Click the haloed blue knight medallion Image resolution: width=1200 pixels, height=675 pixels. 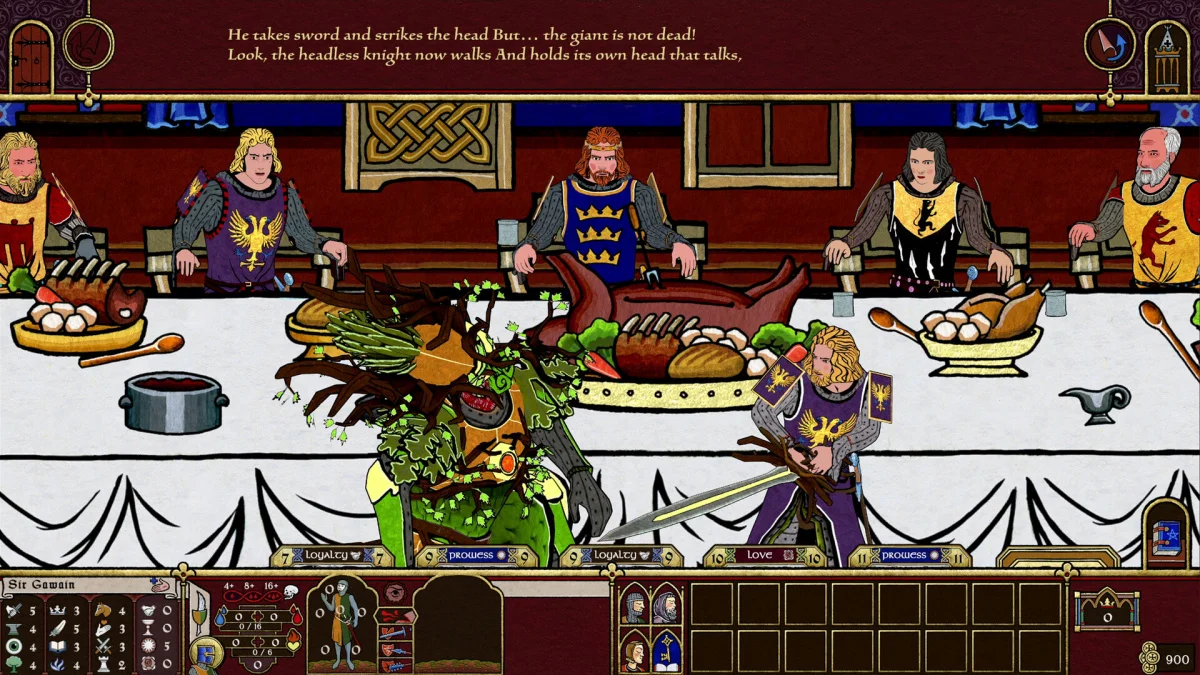[x=206, y=655]
